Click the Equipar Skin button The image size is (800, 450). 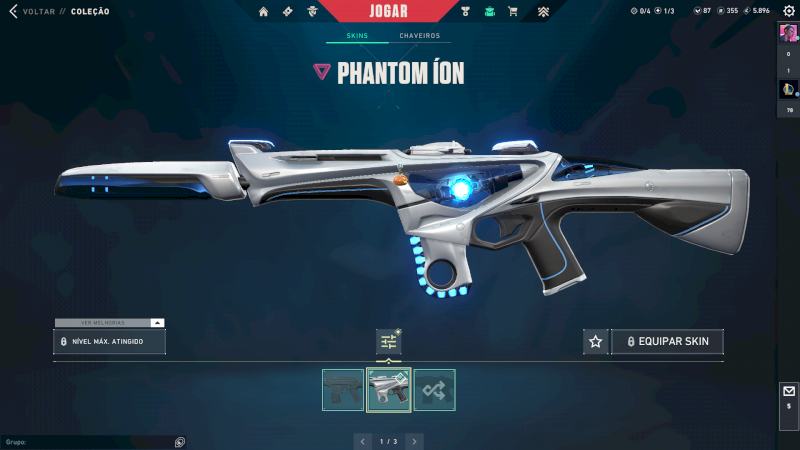(x=667, y=342)
